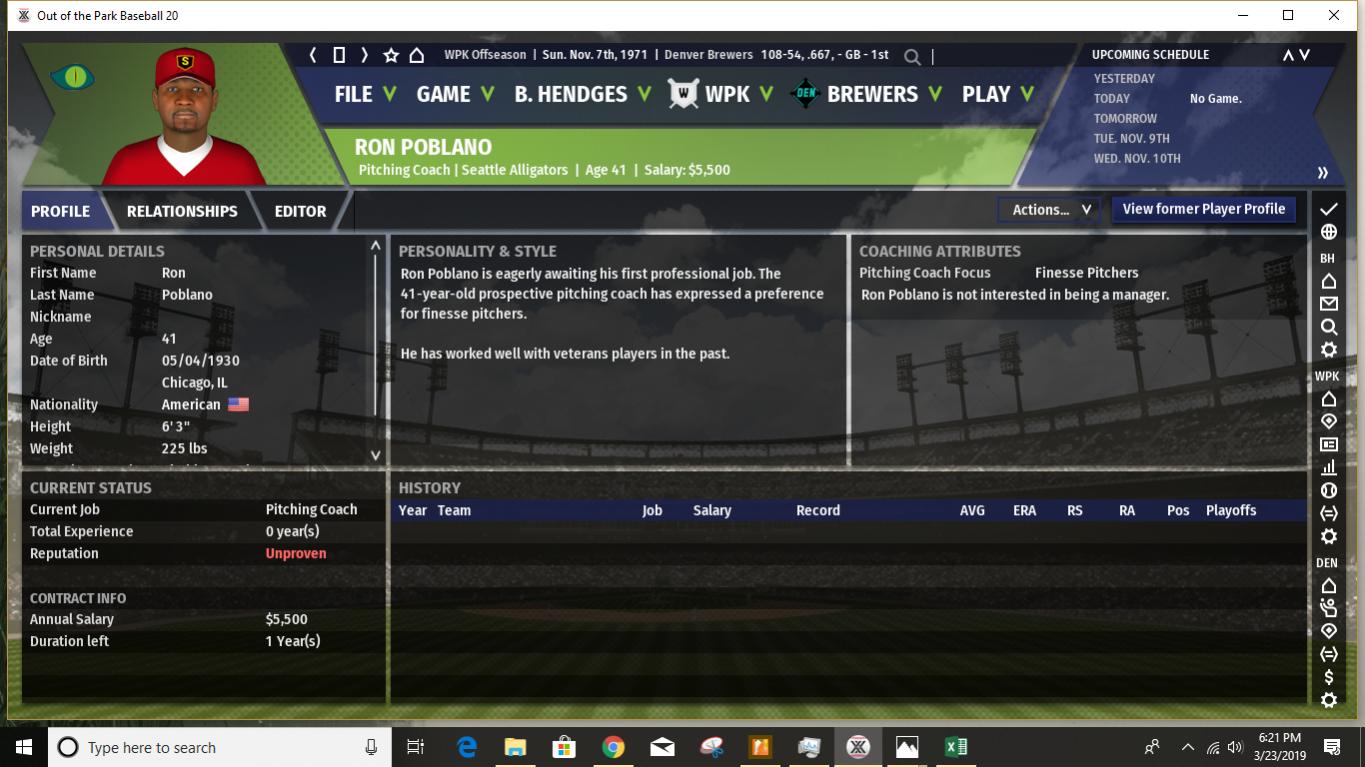This screenshot has height=767, width=1365.
Task: Close the Out of the Park Baseball window
Action: [x=1333, y=15]
